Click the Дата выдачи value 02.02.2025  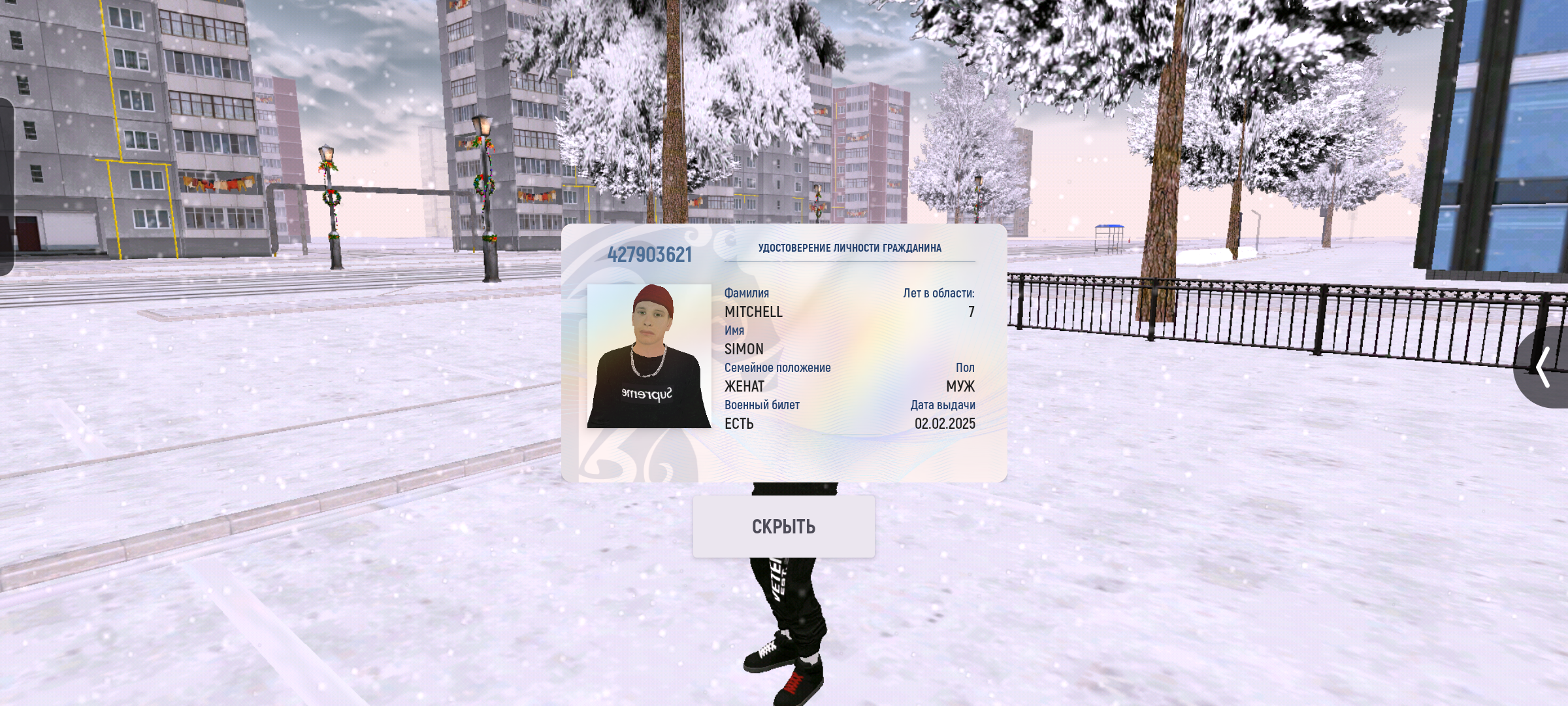point(943,424)
